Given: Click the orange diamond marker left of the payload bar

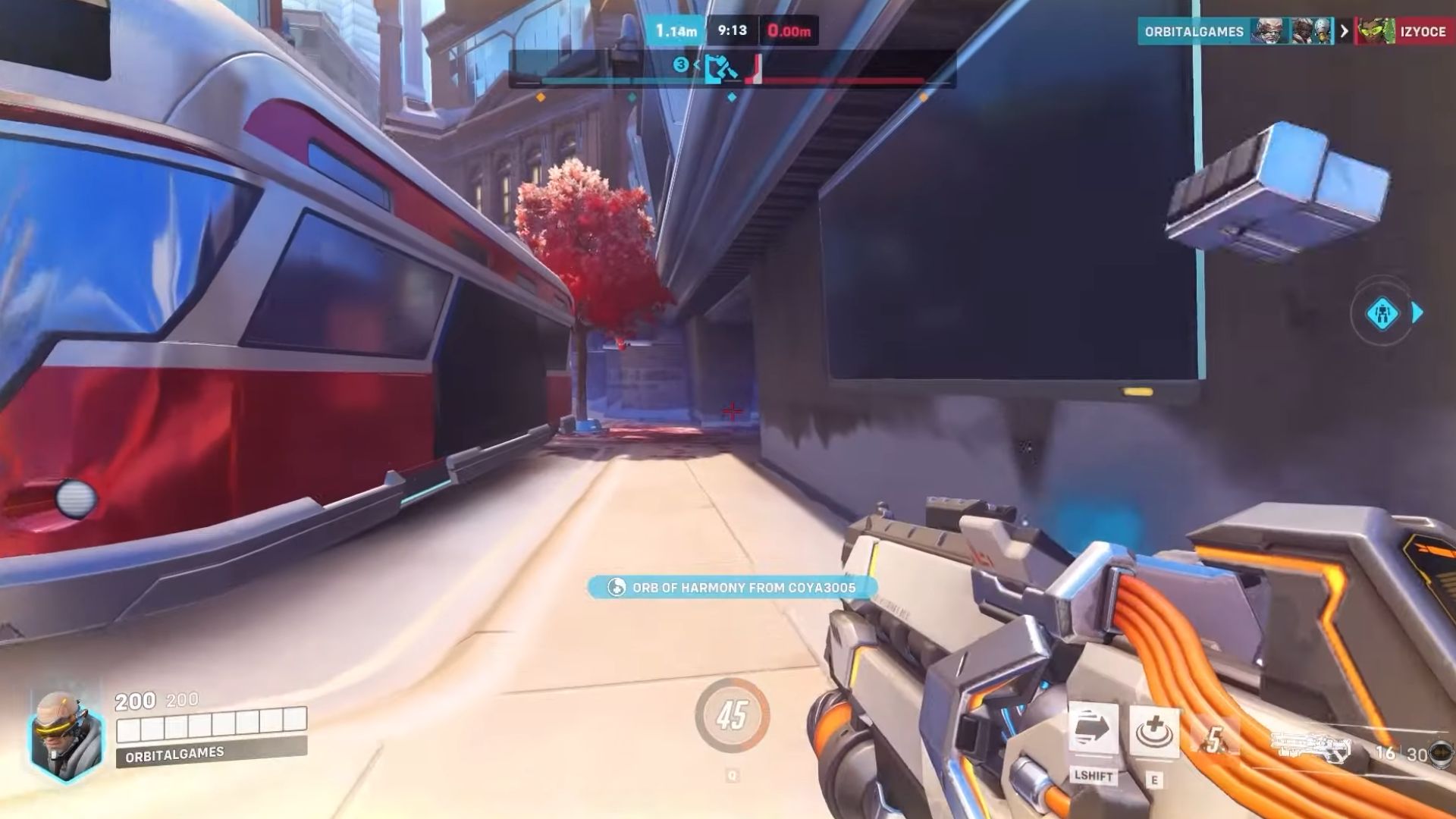Looking at the screenshot, I should (540, 96).
